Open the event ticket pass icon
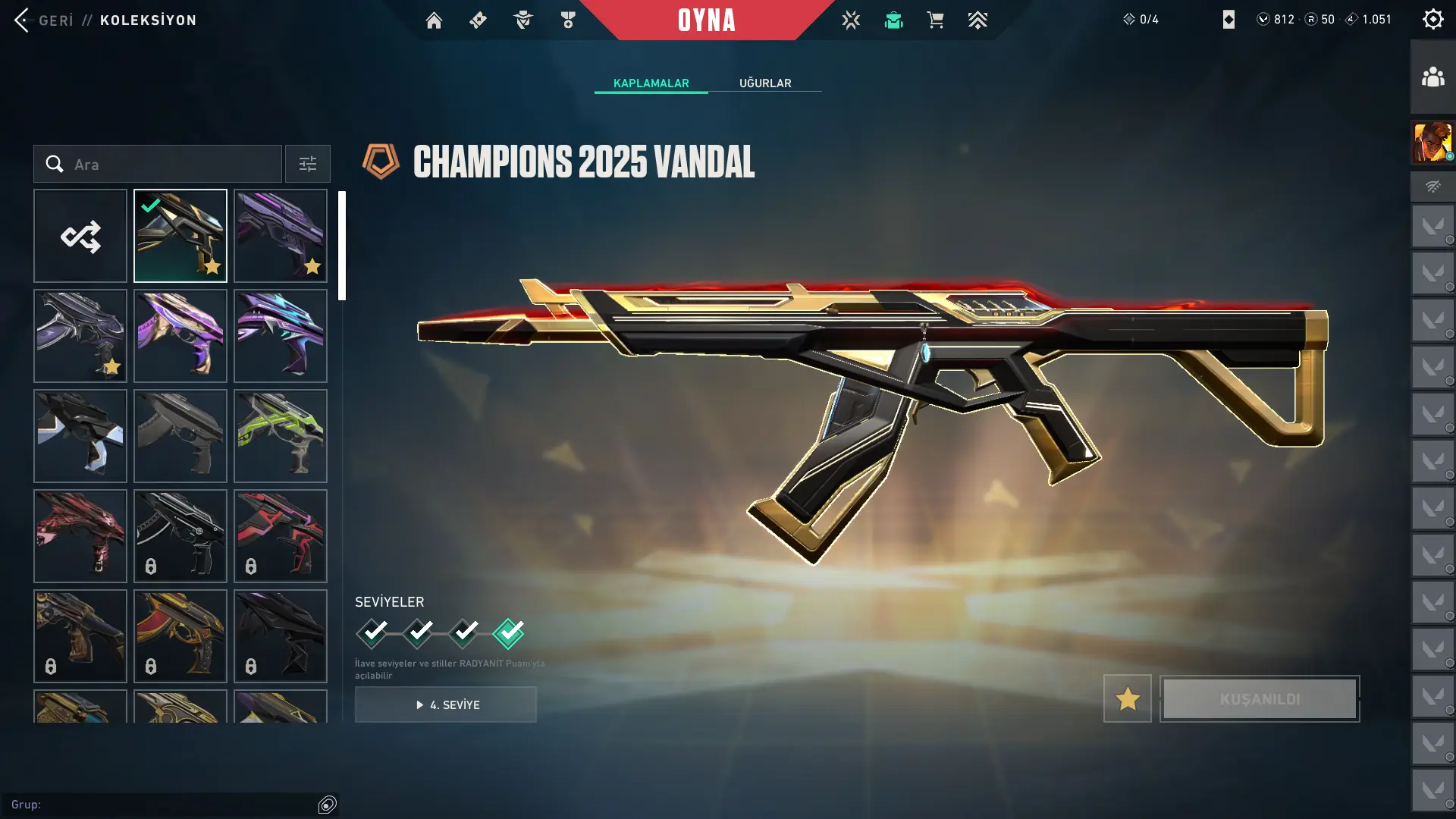This screenshot has height=819, width=1456. (x=478, y=20)
